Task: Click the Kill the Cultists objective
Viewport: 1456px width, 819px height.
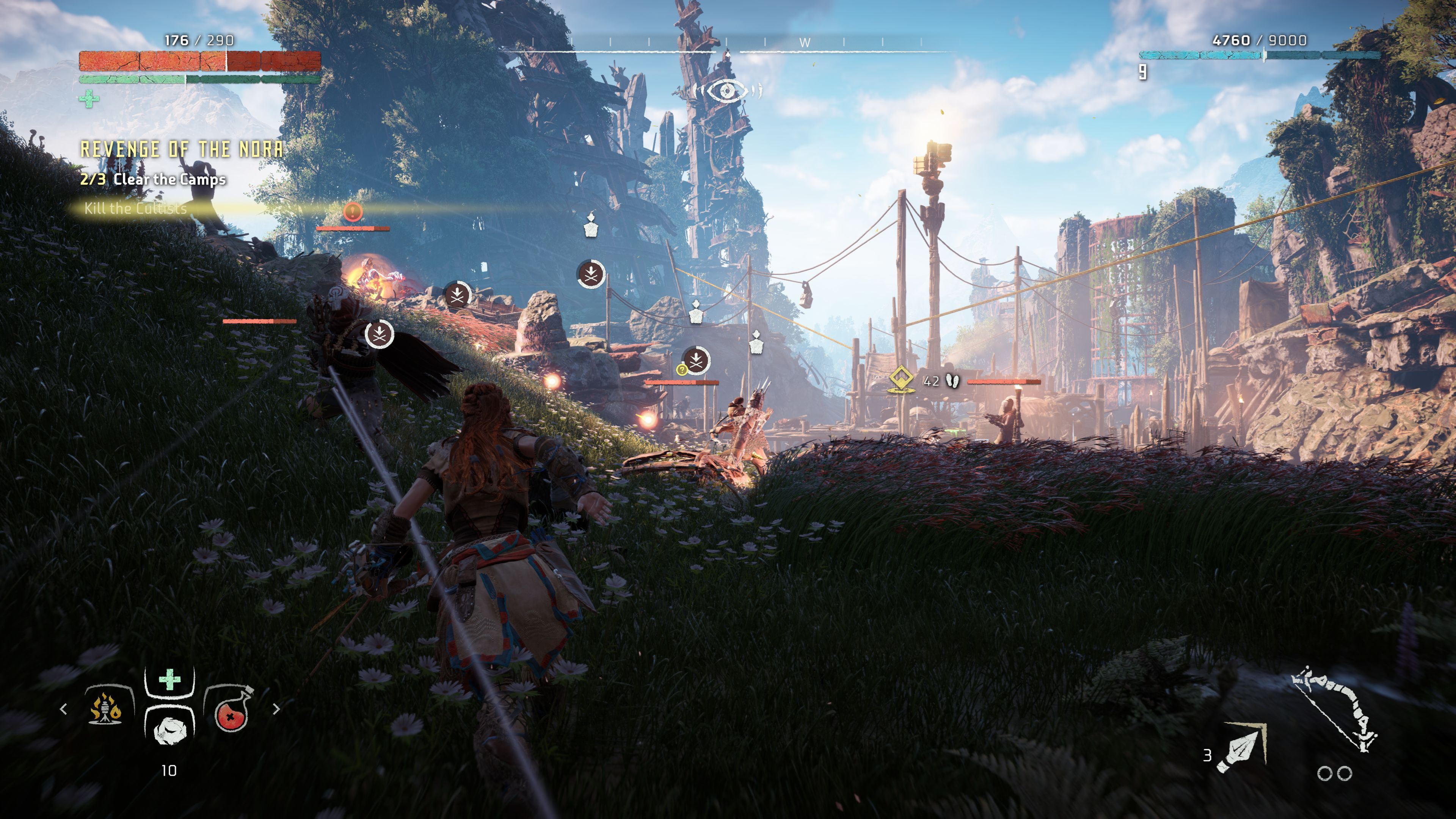Action: (135, 208)
